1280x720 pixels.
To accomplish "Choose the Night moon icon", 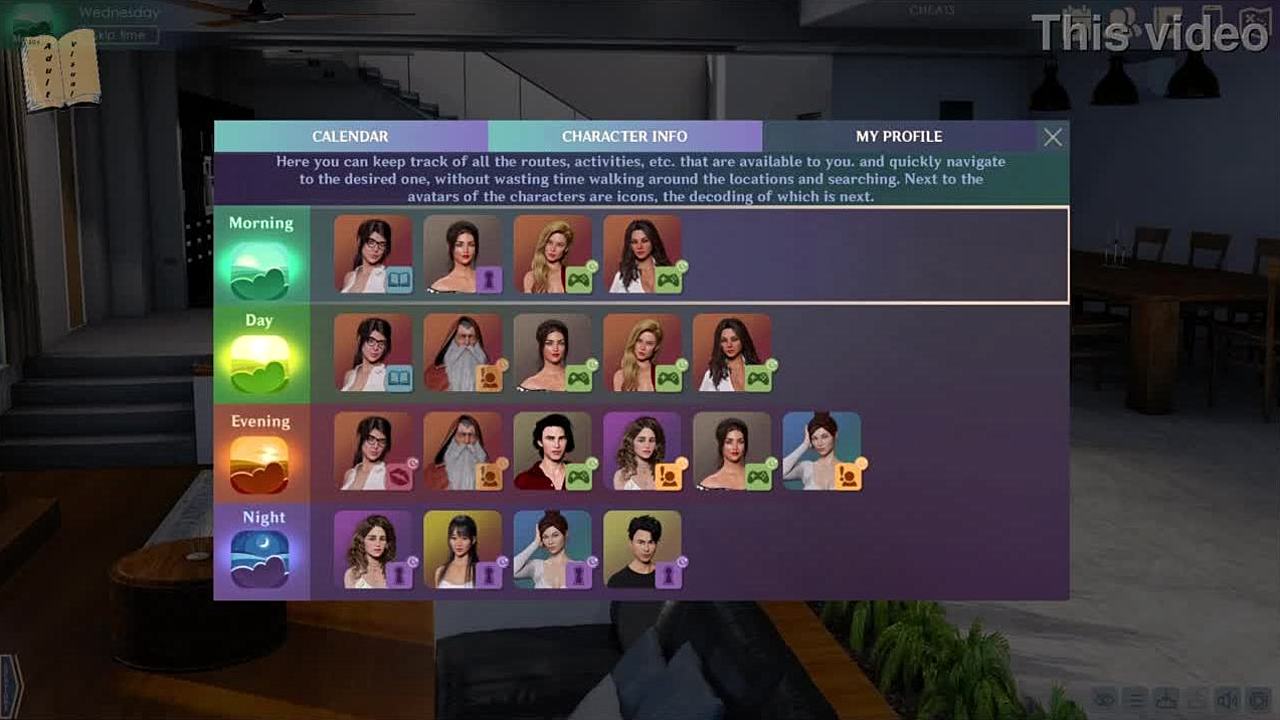I will tap(260, 558).
